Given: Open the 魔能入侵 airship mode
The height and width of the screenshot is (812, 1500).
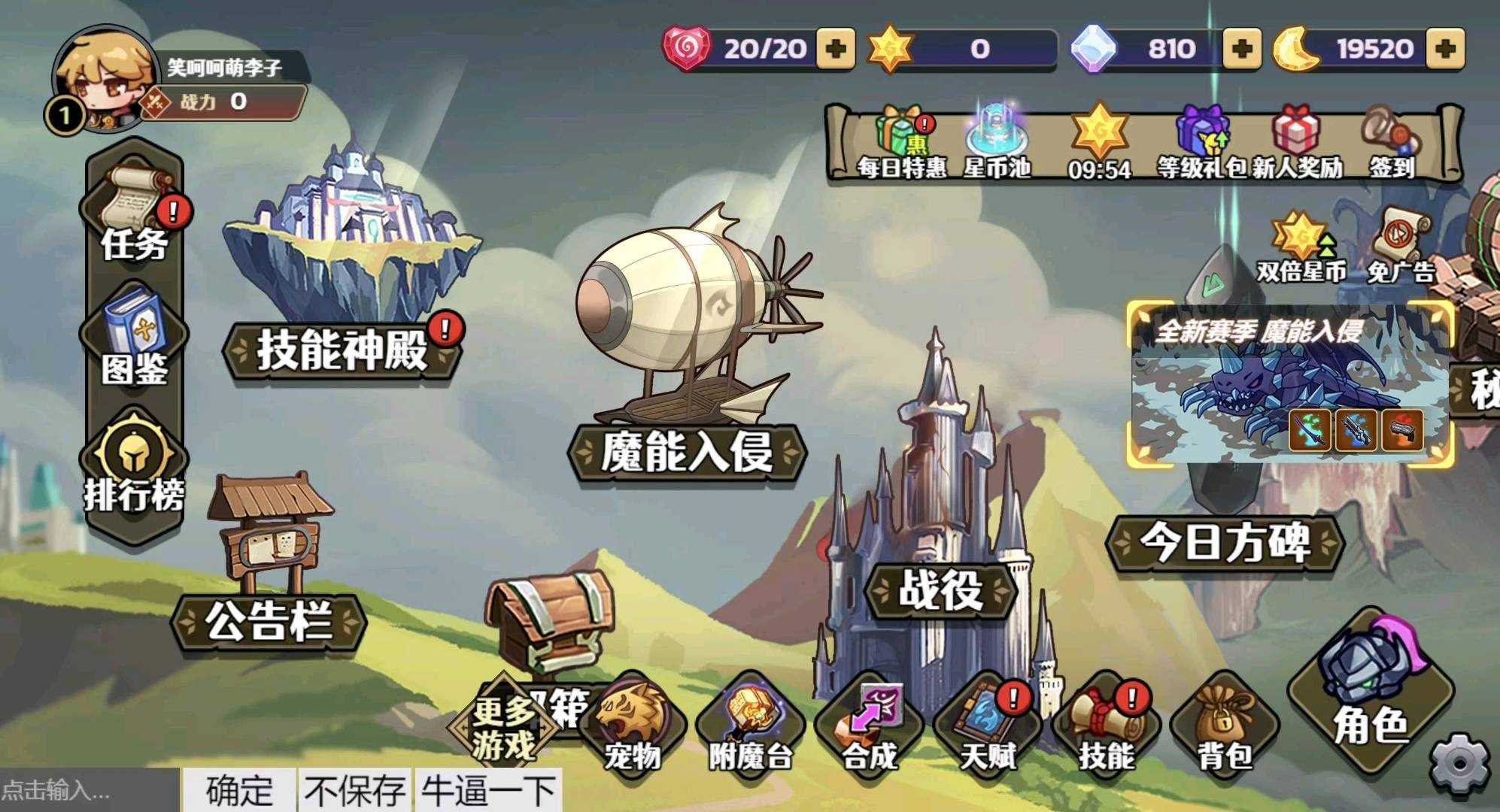Looking at the screenshot, I should [686, 451].
